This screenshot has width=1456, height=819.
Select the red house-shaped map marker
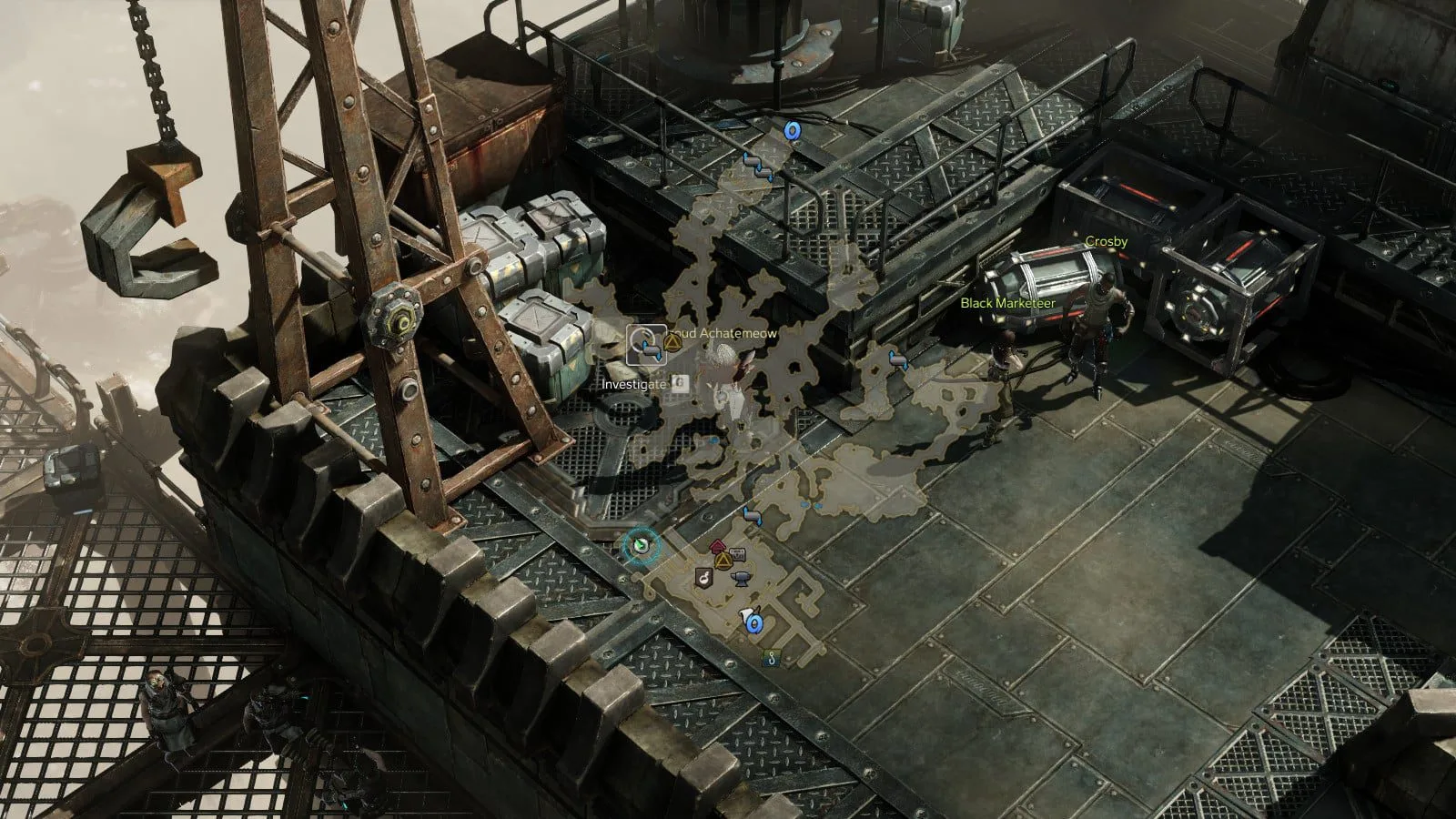point(717,548)
